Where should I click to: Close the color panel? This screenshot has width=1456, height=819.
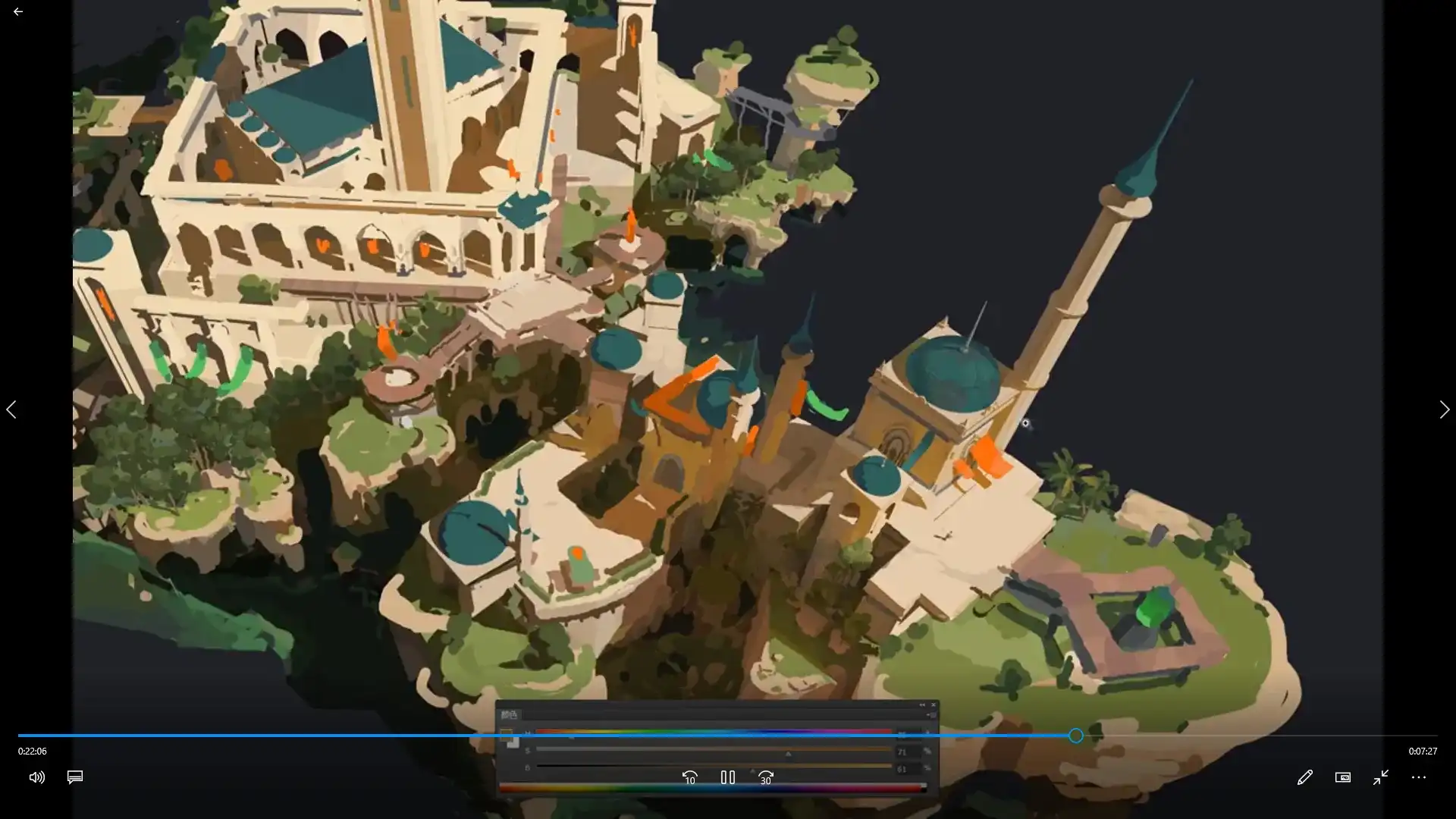point(933,704)
